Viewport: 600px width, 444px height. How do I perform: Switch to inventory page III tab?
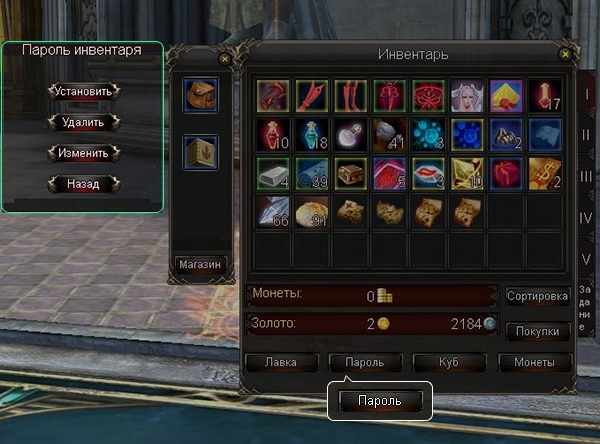pos(587,176)
